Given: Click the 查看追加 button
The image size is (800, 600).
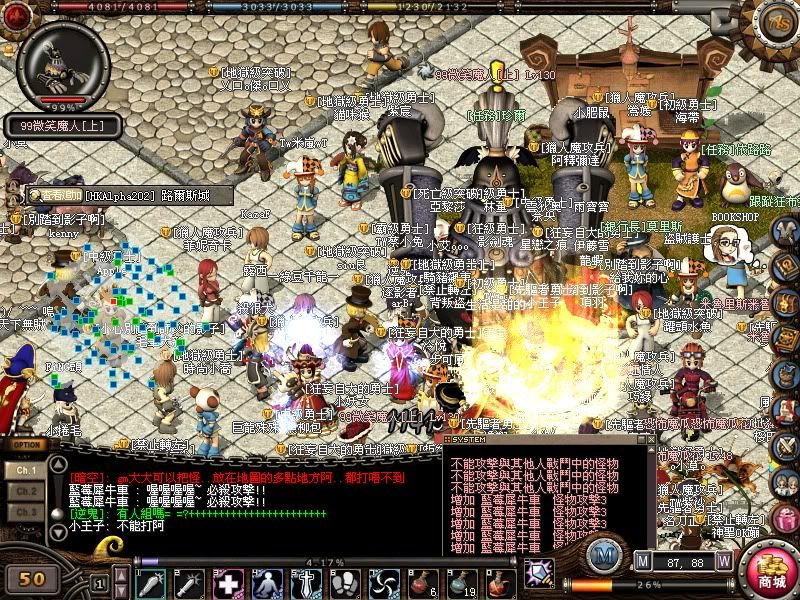Looking at the screenshot, I should [53, 195].
